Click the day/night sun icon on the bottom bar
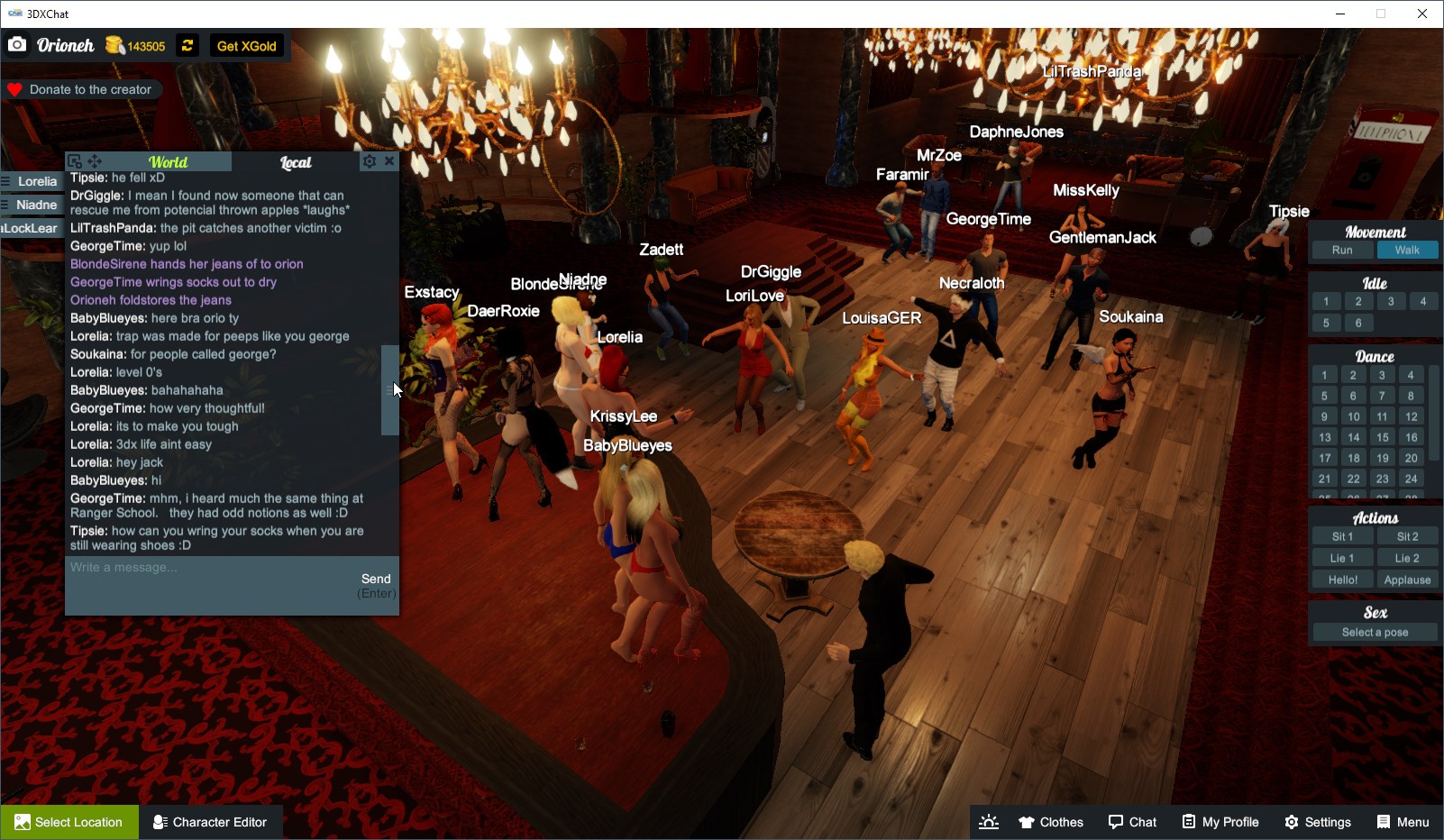1444x840 pixels. pos(989,821)
